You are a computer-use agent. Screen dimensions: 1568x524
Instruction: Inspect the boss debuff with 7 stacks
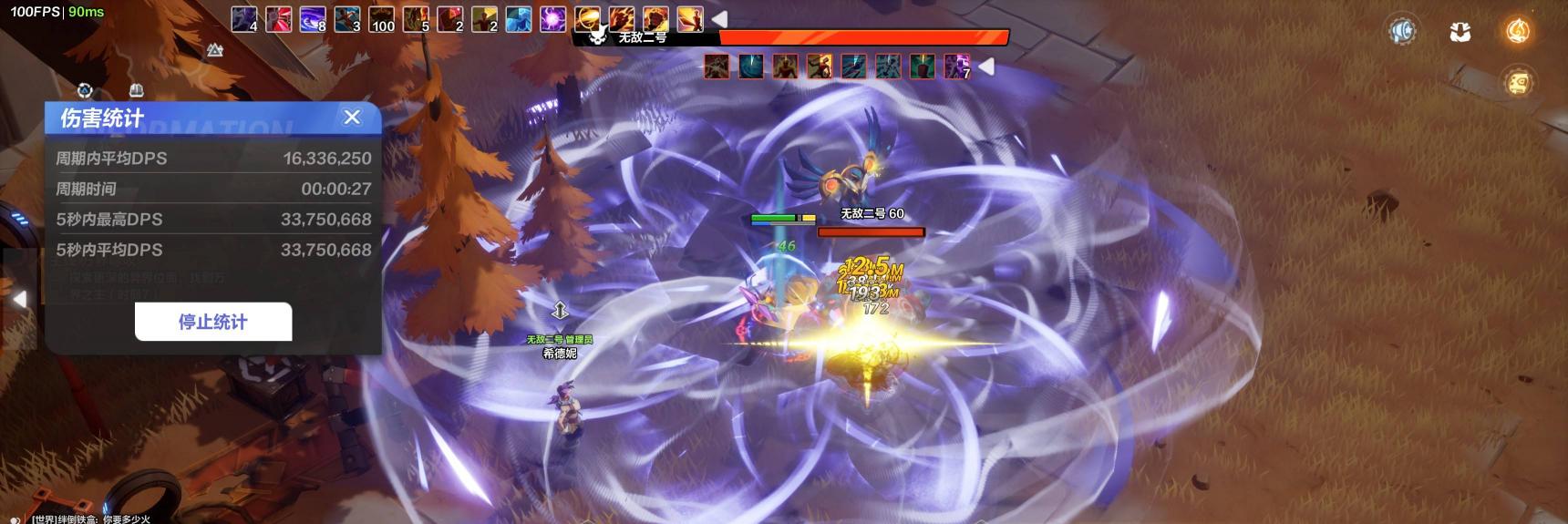point(956,66)
